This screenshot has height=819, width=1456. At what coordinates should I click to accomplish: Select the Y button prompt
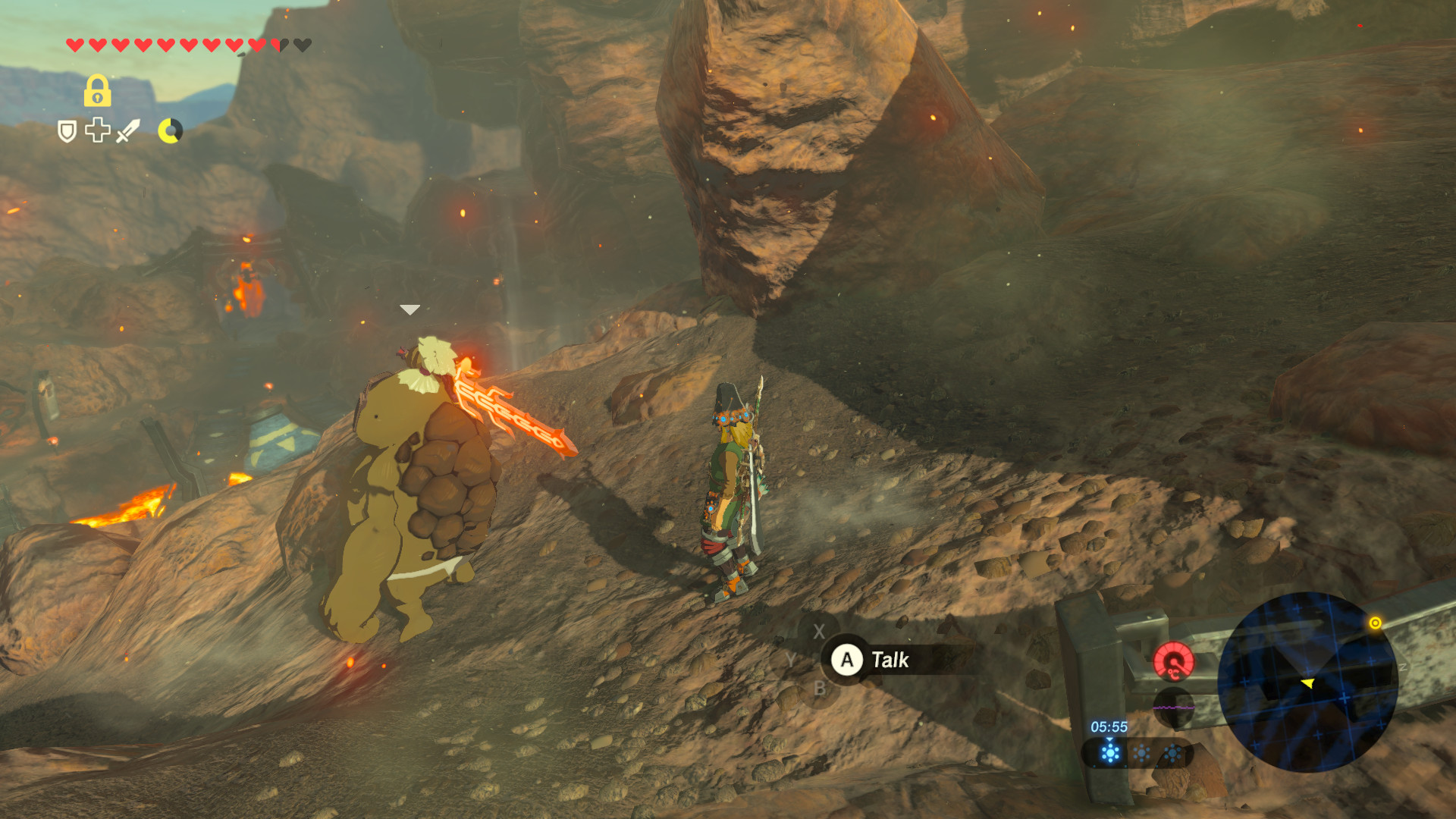coord(791,659)
